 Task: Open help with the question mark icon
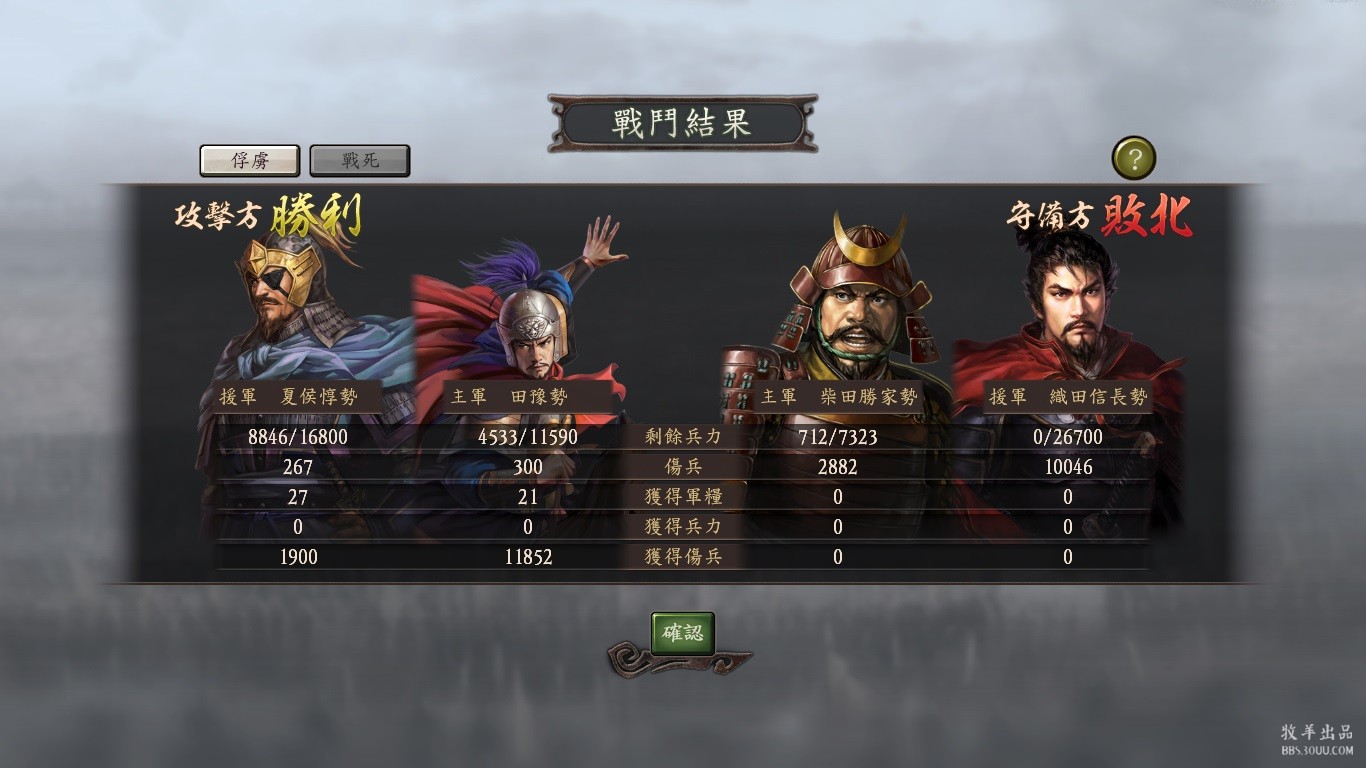[1133, 158]
